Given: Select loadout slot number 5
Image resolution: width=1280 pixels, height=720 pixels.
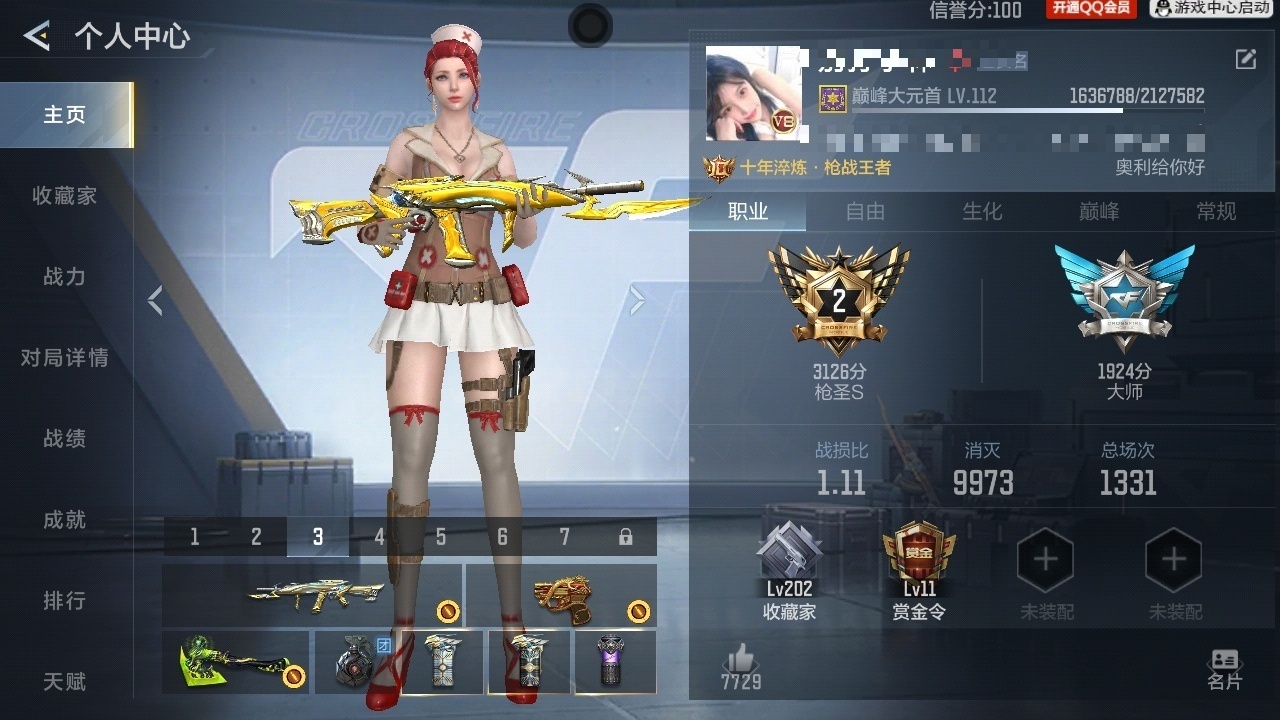Looking at the screenshot, I should pyautogui.click(x=441, y=537).
